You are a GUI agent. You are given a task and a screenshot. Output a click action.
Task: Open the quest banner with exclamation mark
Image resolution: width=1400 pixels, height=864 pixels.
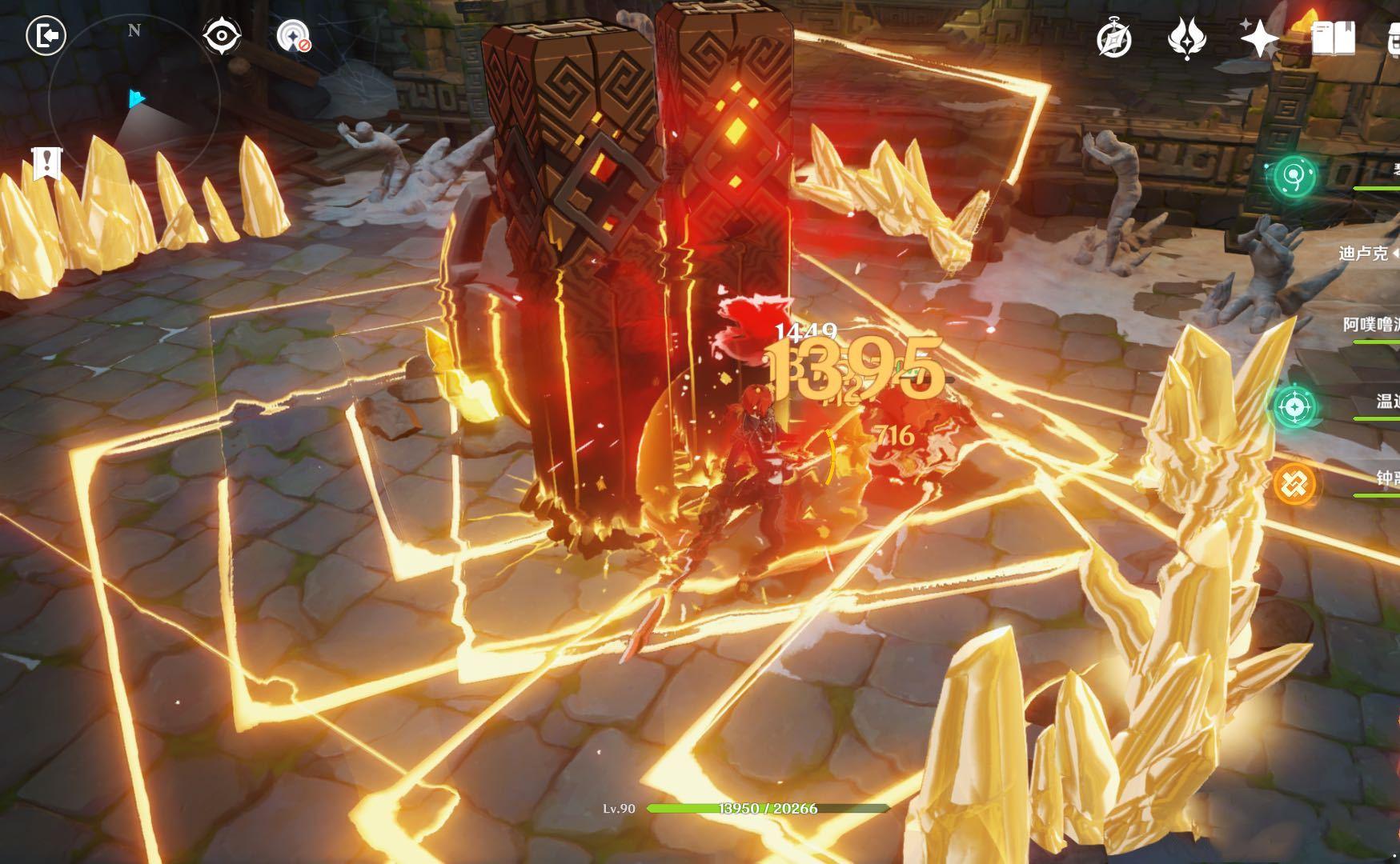[47, 163]
